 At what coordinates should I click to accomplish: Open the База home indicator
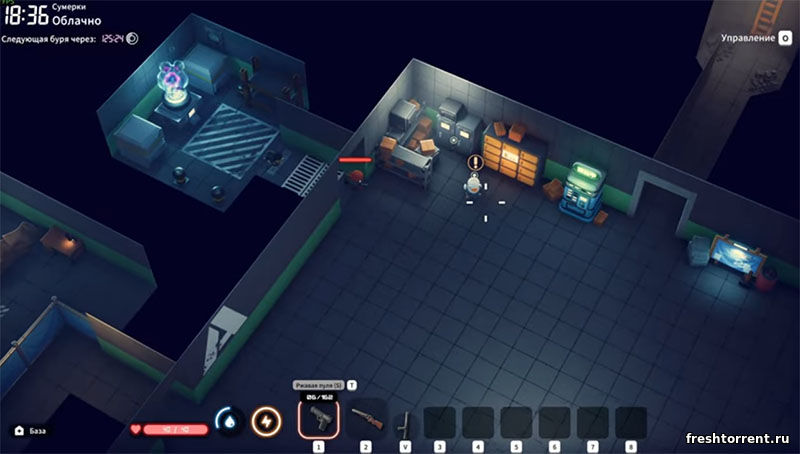coord(29,431)
